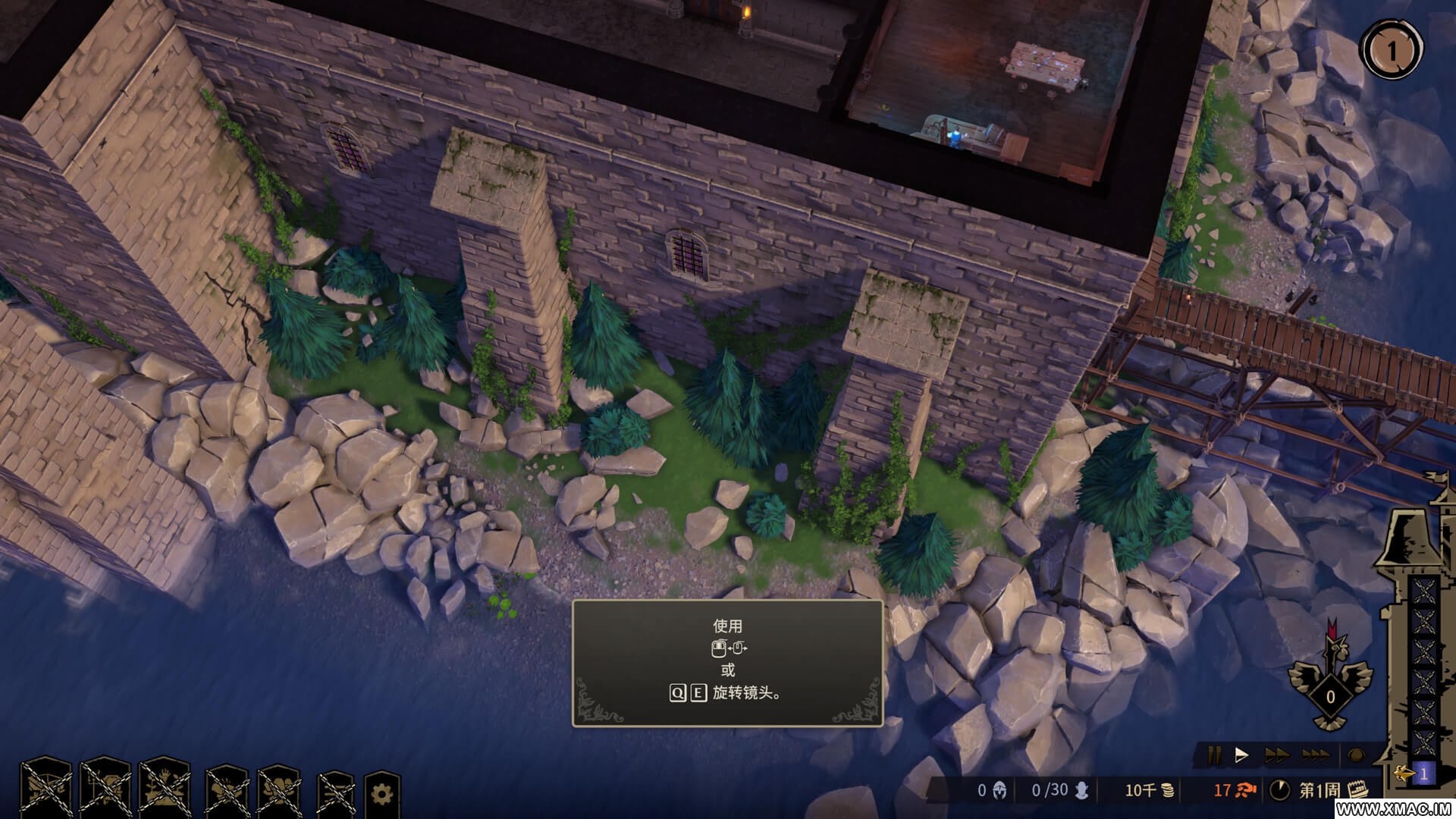Click the clock icon beside 第1周

pyautogui.click(x=1282, y=790)
